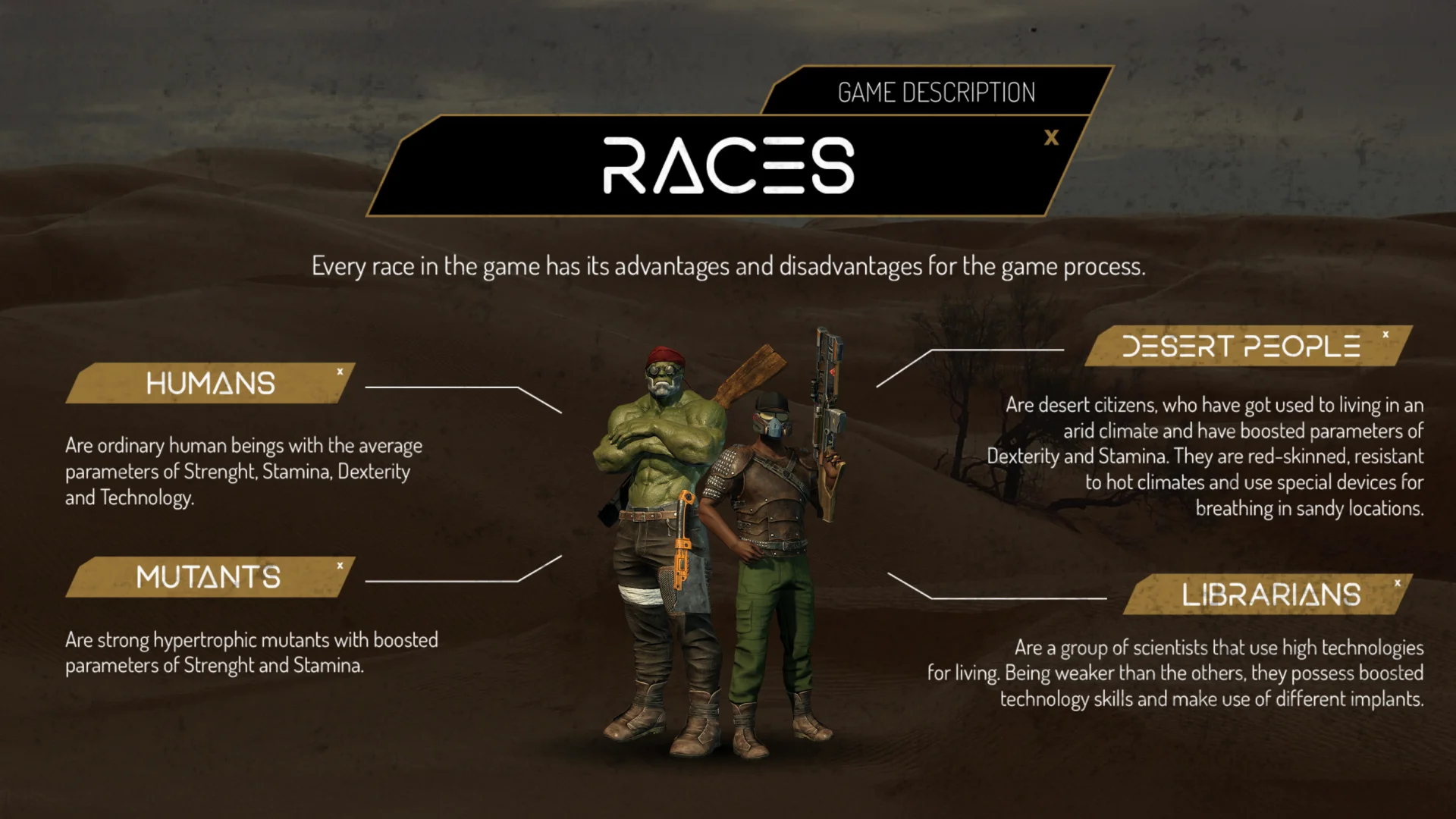Click the small x on the HUMANS banner
This screenshot has height=819, width=1456.
tap(340, 372)
